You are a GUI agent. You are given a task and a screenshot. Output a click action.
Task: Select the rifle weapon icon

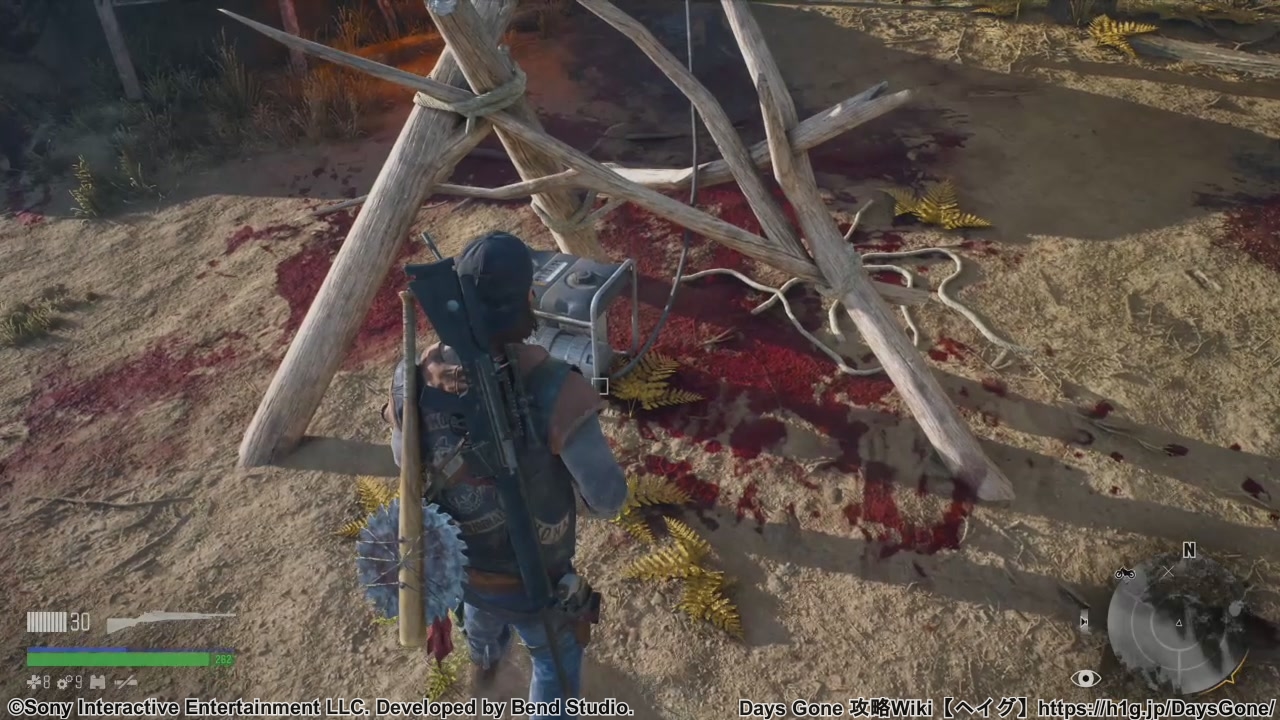point(171,621)
